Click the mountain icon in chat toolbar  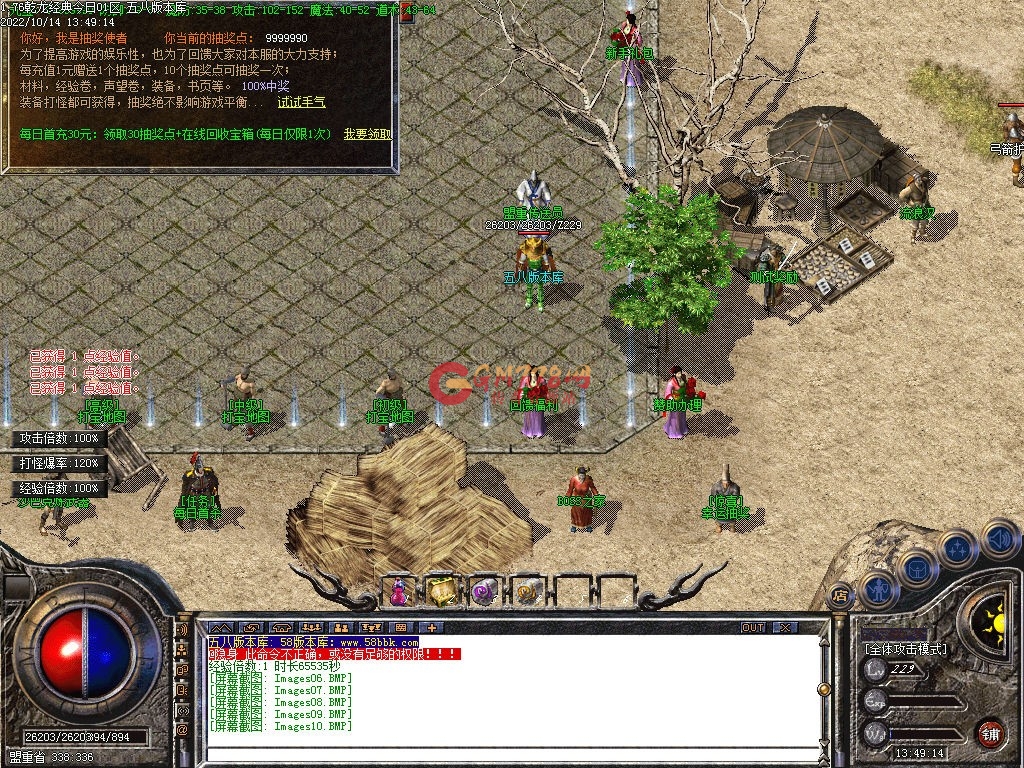221,628
